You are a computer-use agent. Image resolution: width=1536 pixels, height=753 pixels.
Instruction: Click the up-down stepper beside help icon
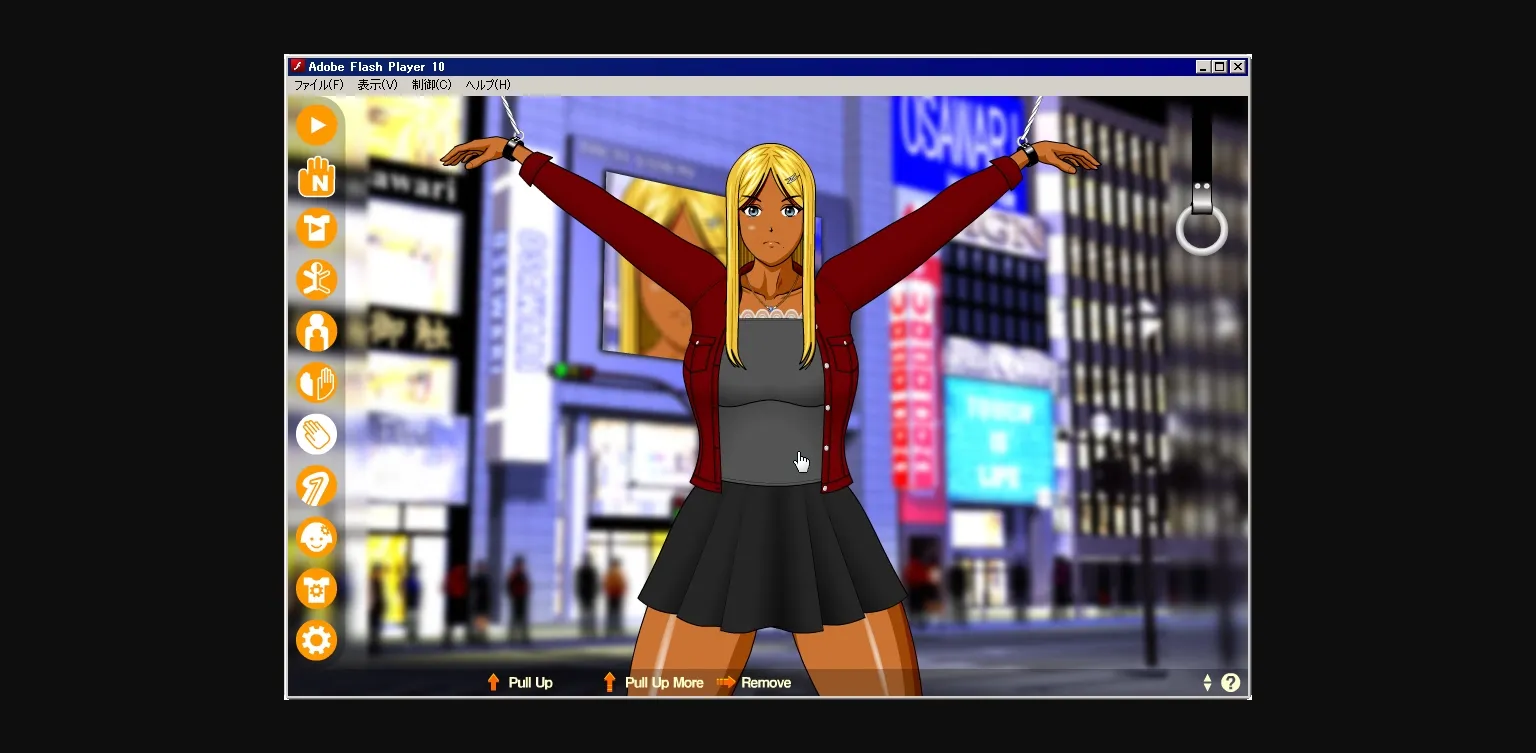(1207, 682)
